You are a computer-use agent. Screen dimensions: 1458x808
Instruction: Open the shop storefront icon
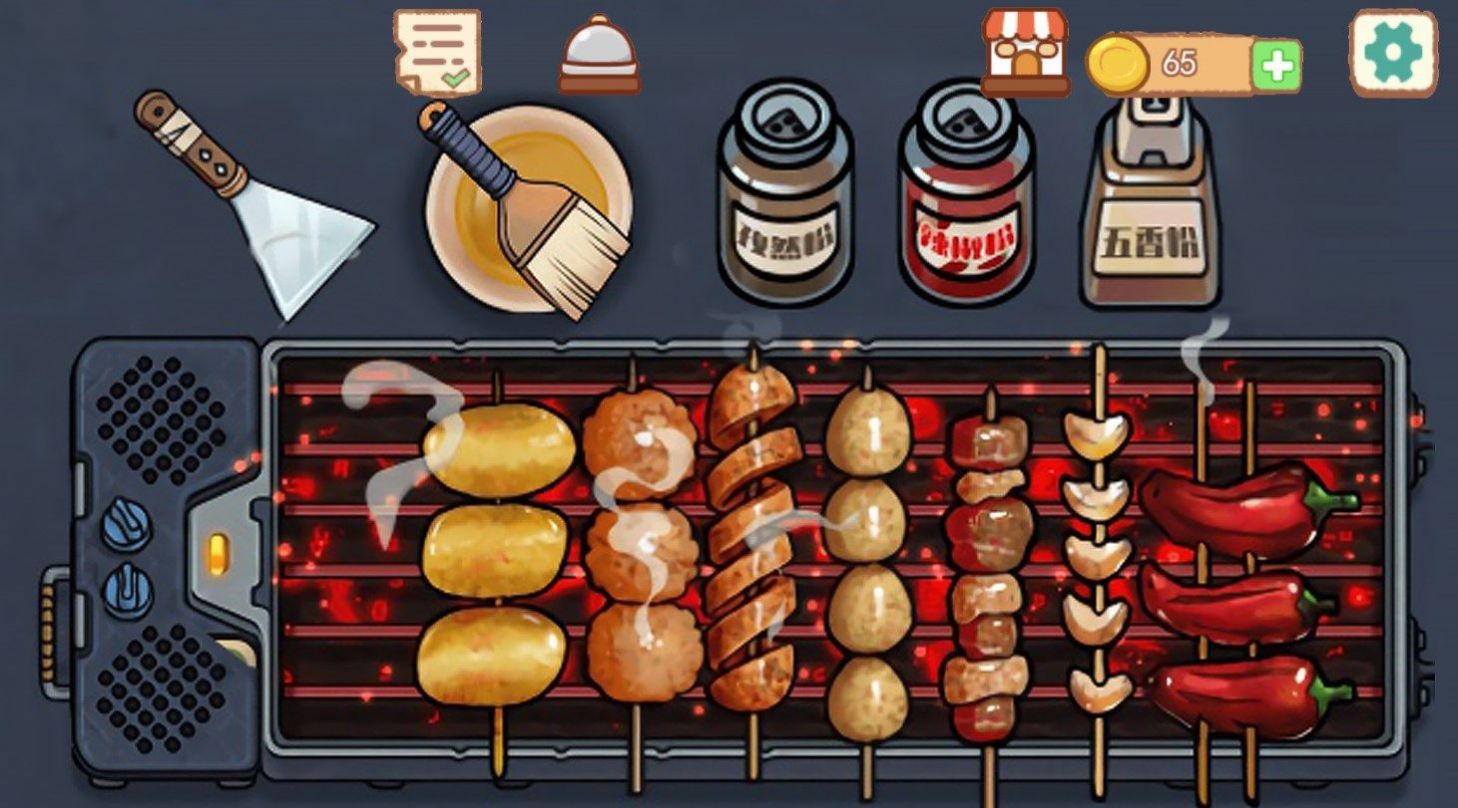pyautogui.click(x=1024, y=52)
